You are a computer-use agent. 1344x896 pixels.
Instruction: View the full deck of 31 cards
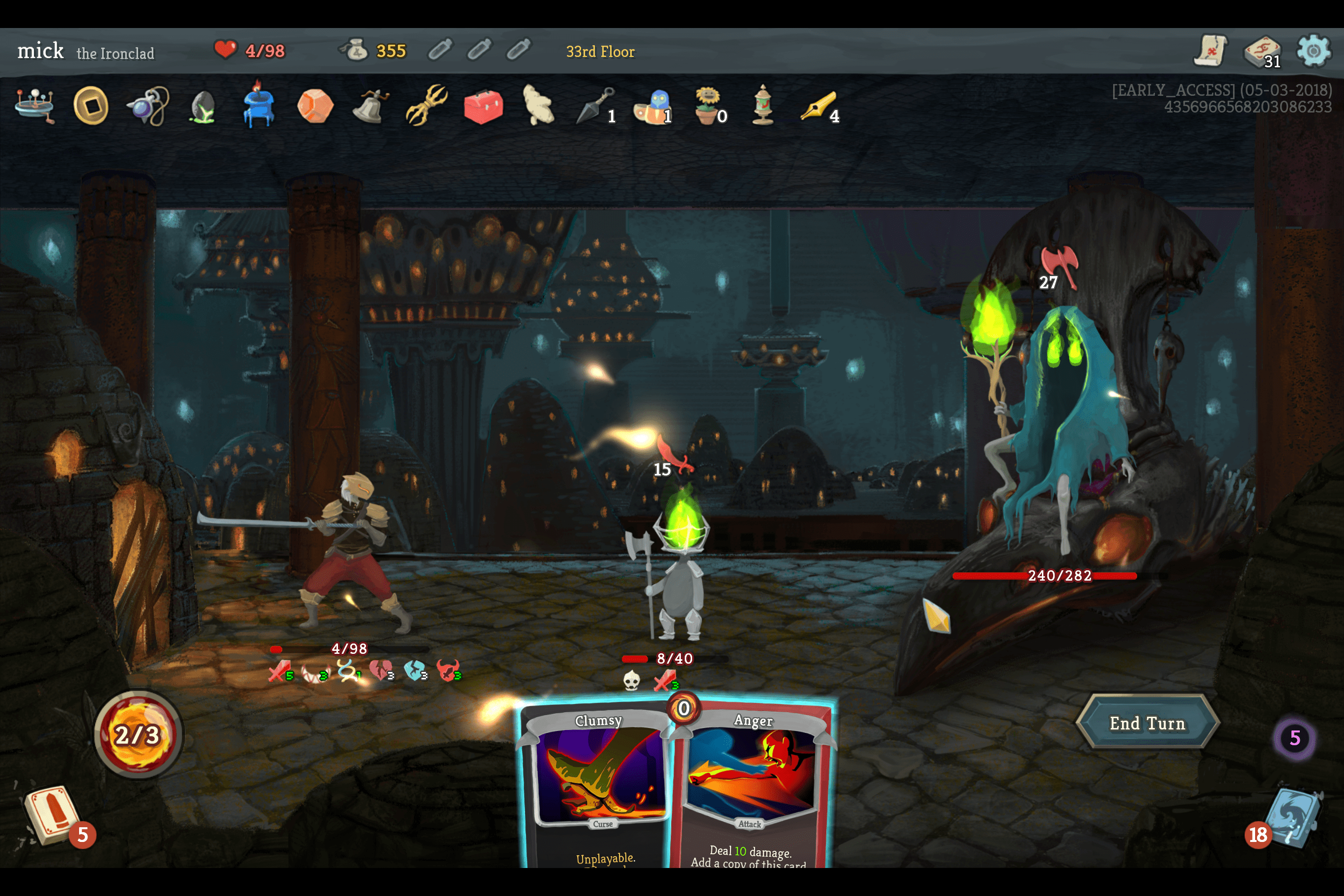[1261, 52]
